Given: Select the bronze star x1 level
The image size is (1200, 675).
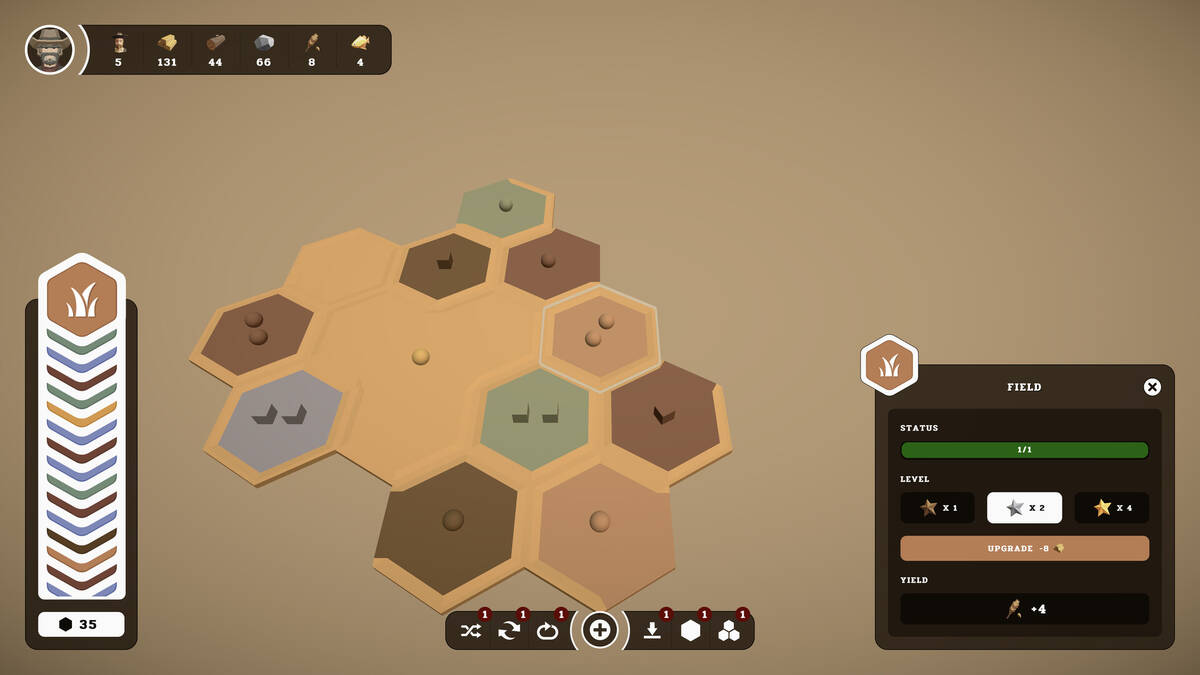Looking at the screenshot, I should coord(937,508).
